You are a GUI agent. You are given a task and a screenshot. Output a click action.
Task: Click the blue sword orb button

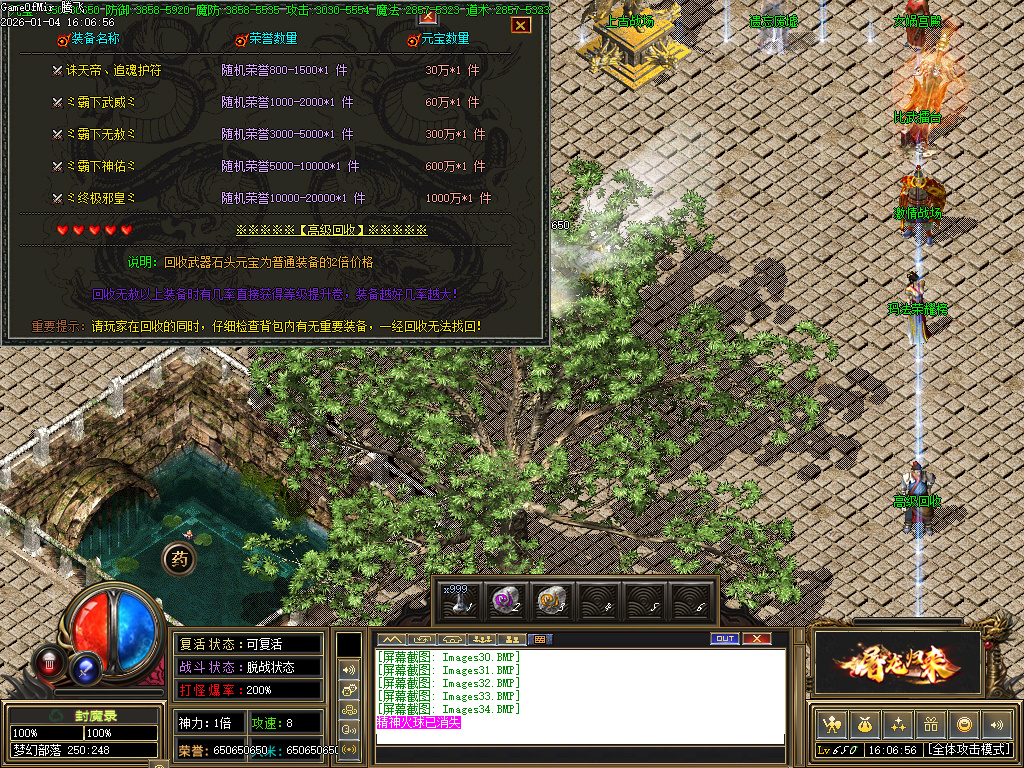point(87,664)
